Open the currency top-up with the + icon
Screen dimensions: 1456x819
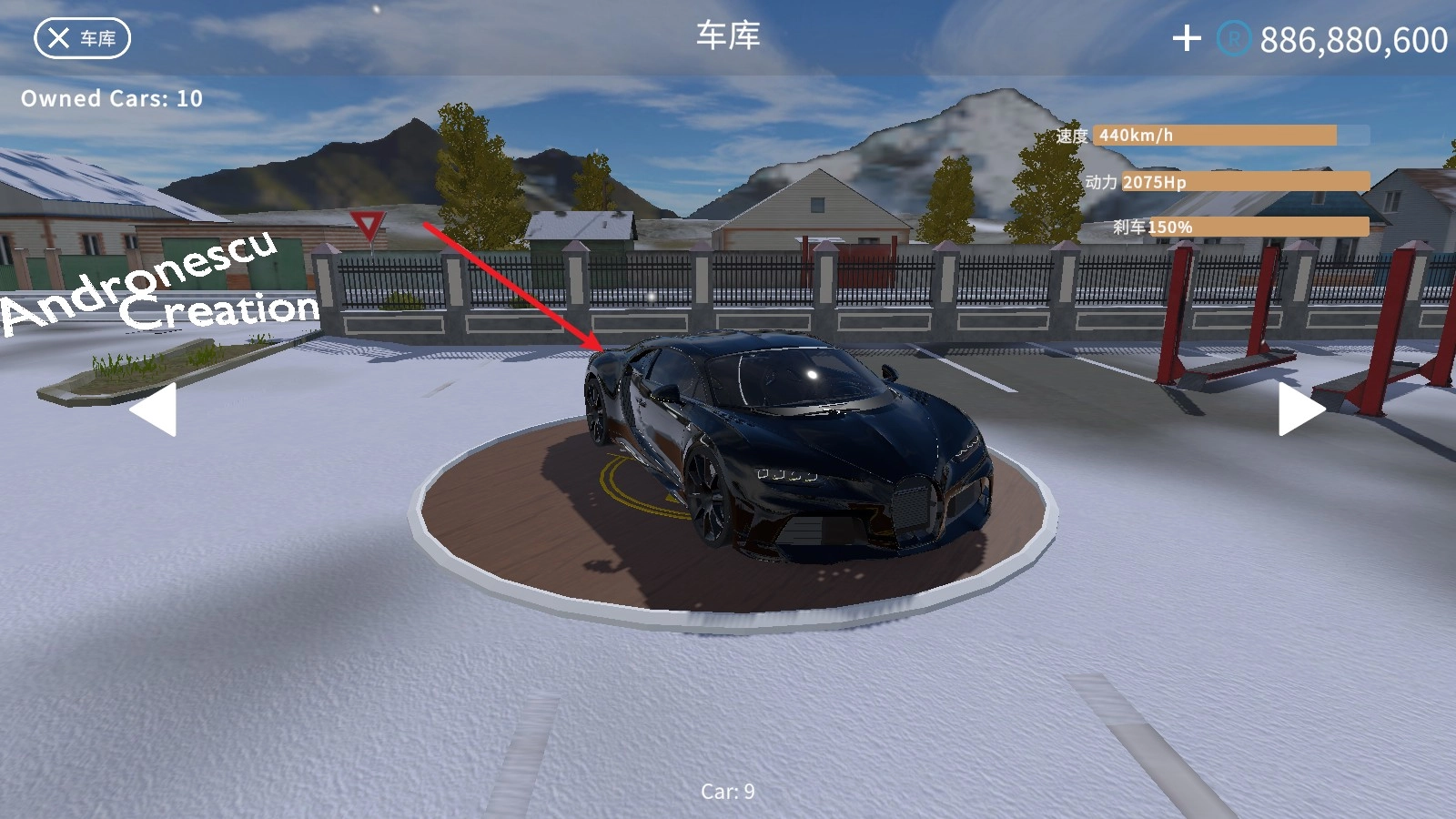(x=1186, y=38)
